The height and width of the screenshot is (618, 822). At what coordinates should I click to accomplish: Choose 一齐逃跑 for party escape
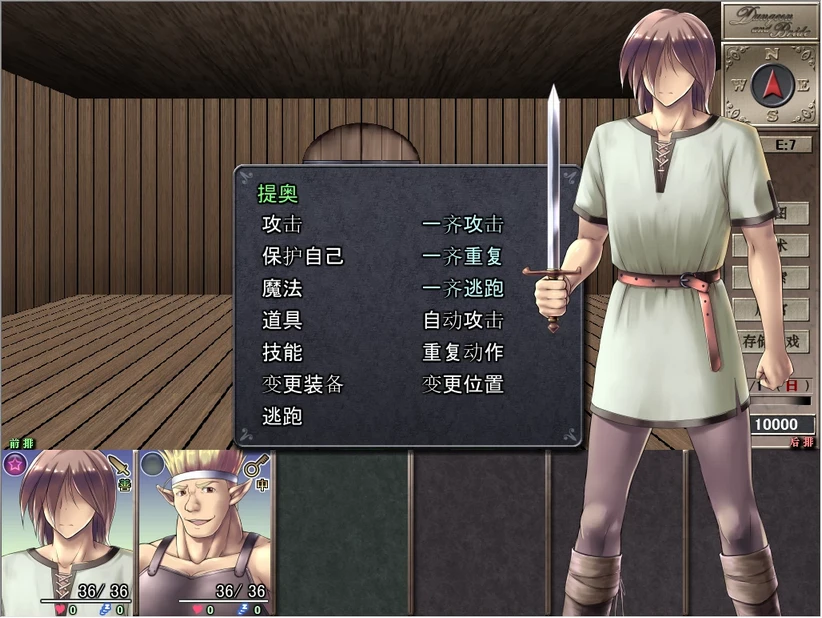coord(462,289)
